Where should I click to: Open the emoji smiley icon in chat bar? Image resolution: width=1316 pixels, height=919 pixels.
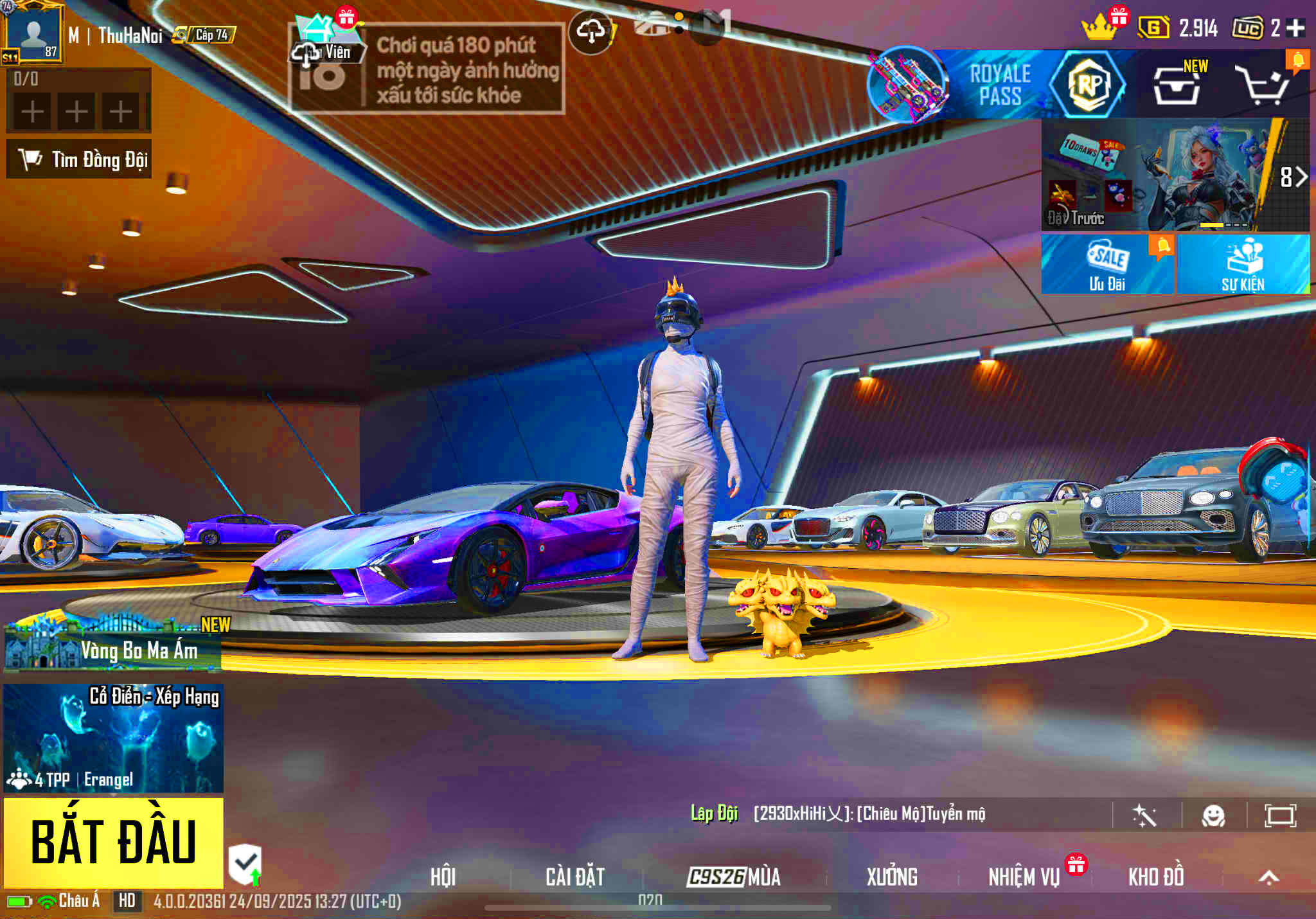click(x=1213, y=816)
